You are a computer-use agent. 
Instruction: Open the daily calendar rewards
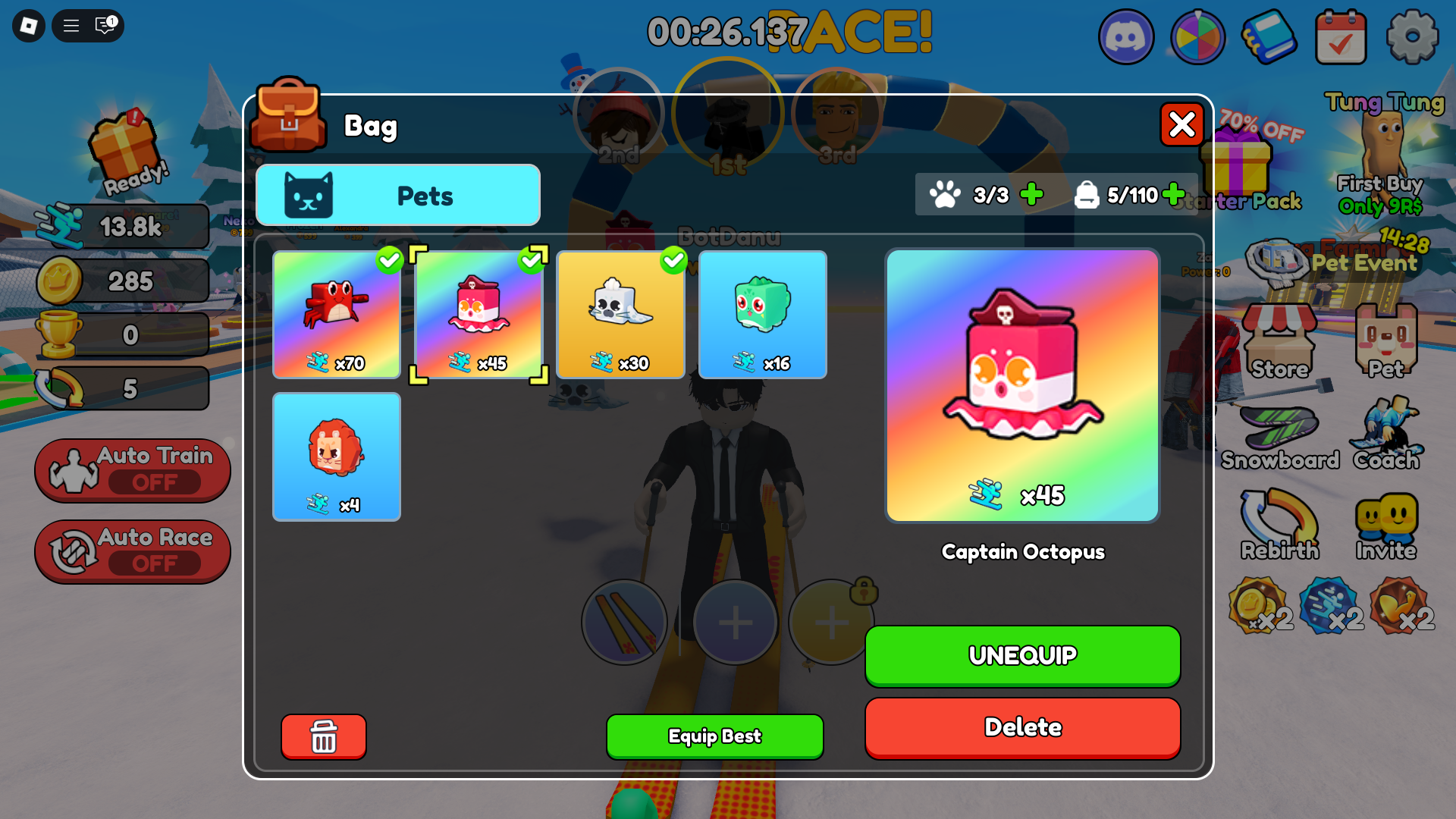pos(1341,36)
